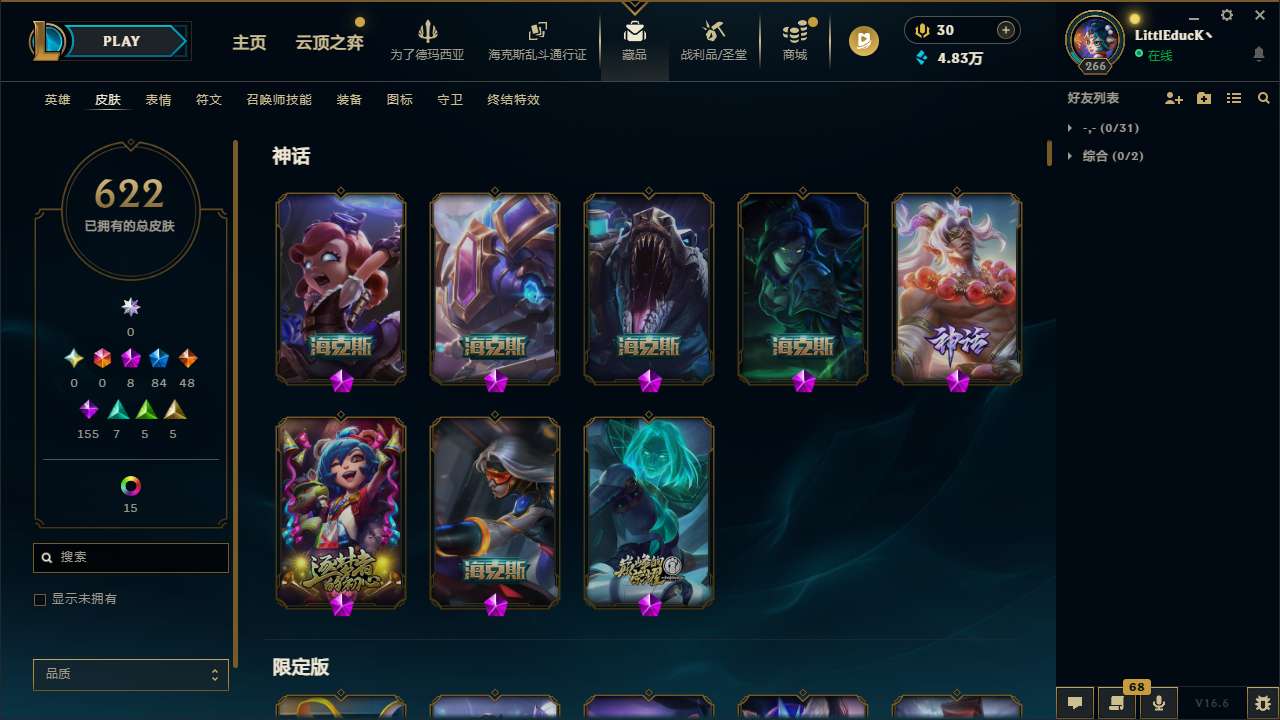Toggle the friend list view mode icon
The height and width of the screenshot is (720, 1280).
tap(1234, 98)
